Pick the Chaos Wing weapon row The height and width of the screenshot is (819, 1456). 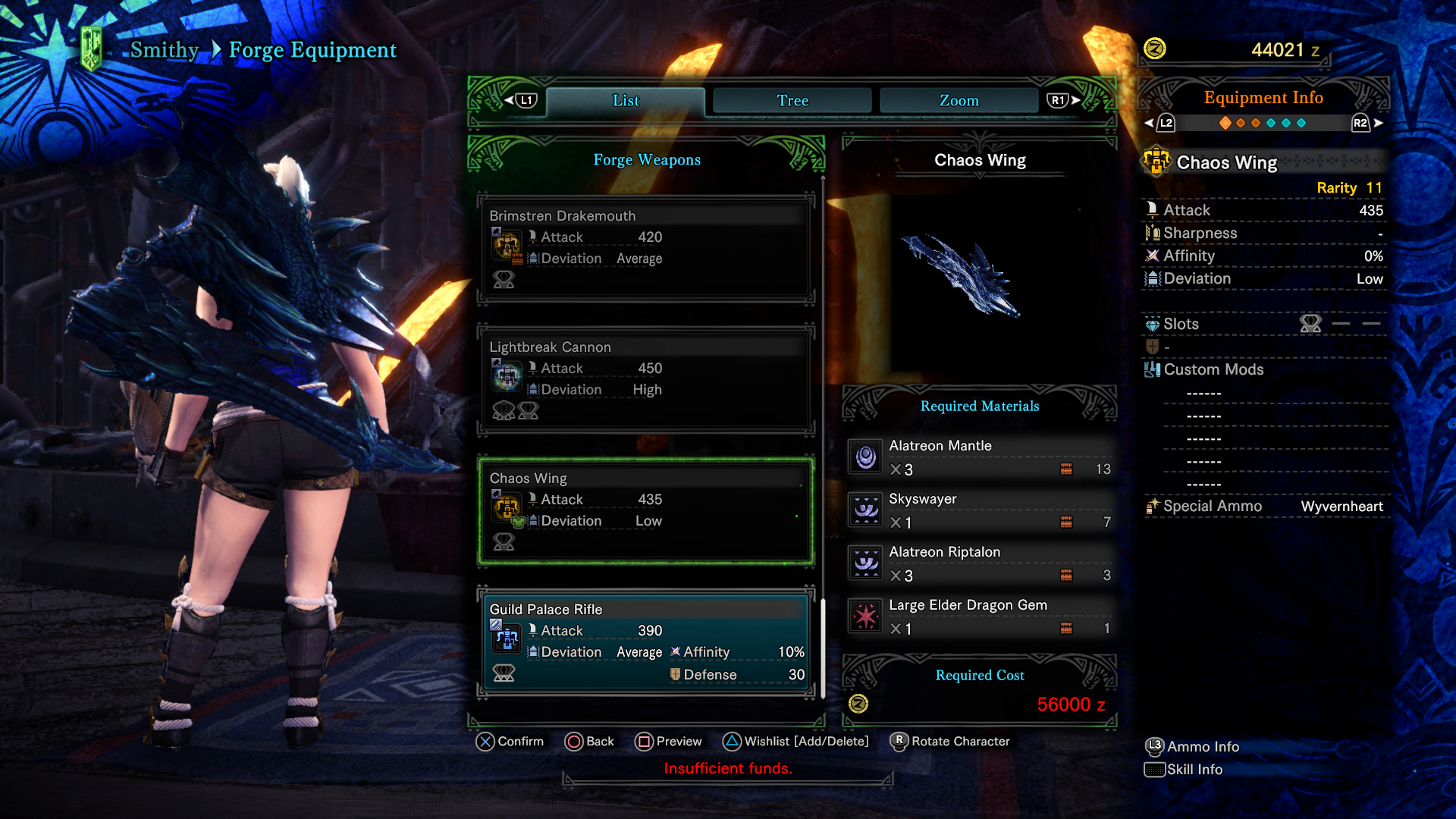(x=646, y=510)
